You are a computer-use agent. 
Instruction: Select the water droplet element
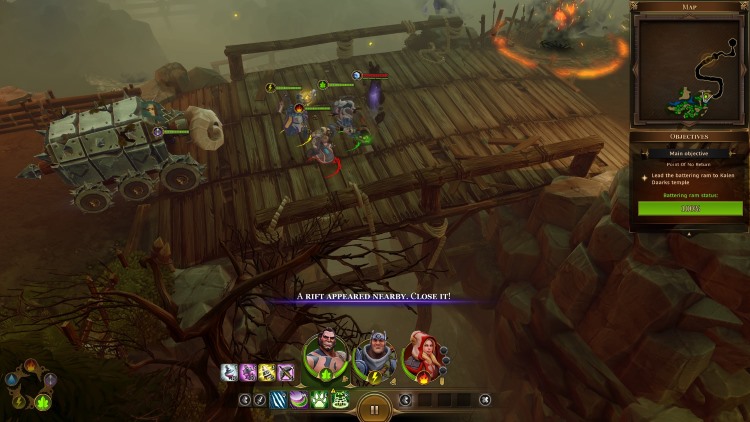click(11, 381)
